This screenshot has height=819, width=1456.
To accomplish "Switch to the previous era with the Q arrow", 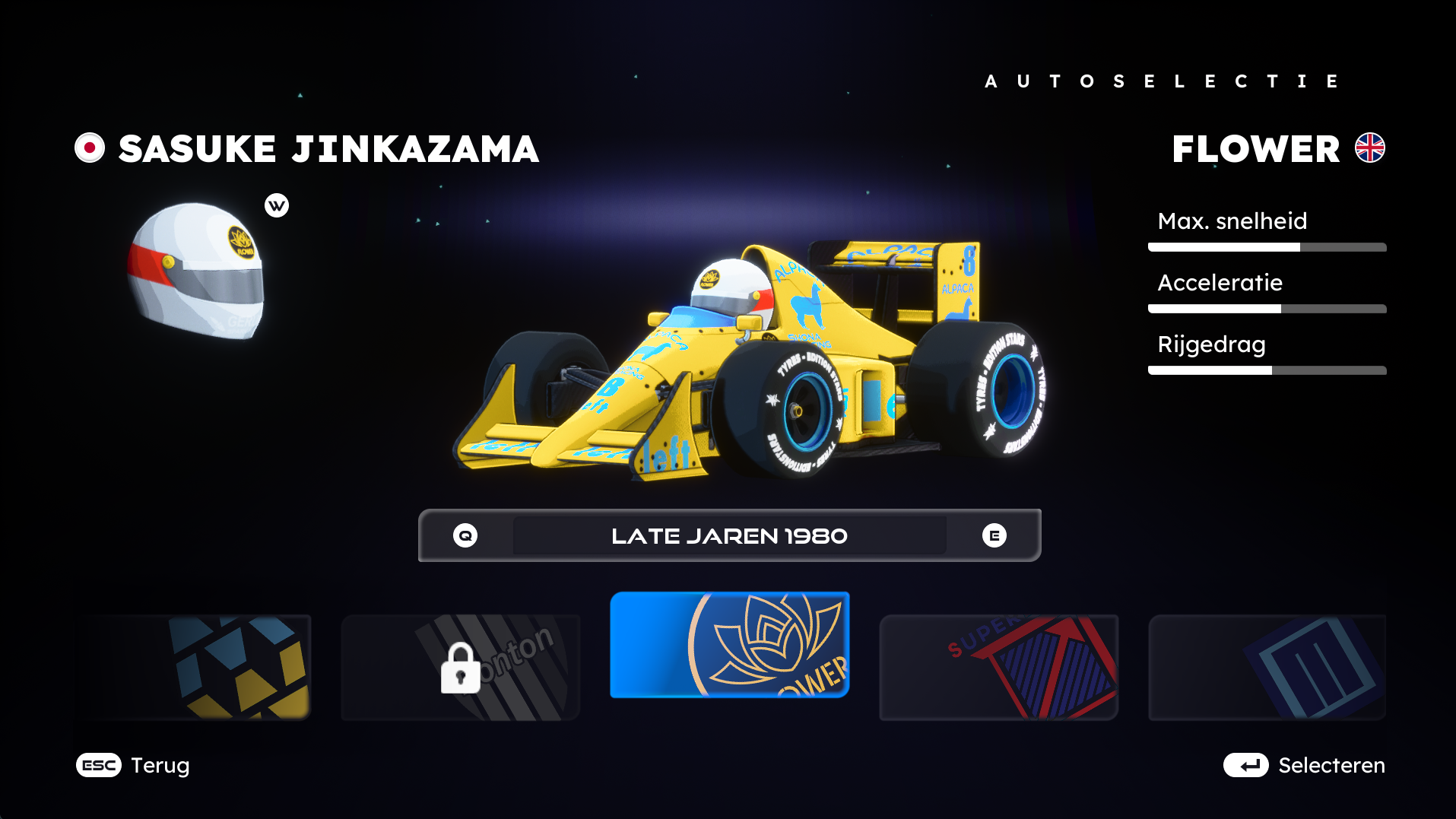I will point(465,535).
